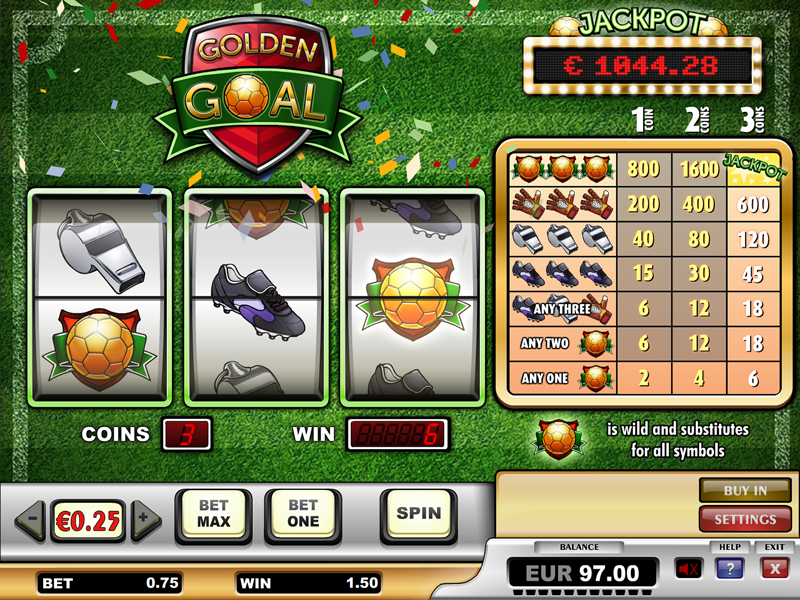Choose the Bet One button

click(x=302, y=514)
